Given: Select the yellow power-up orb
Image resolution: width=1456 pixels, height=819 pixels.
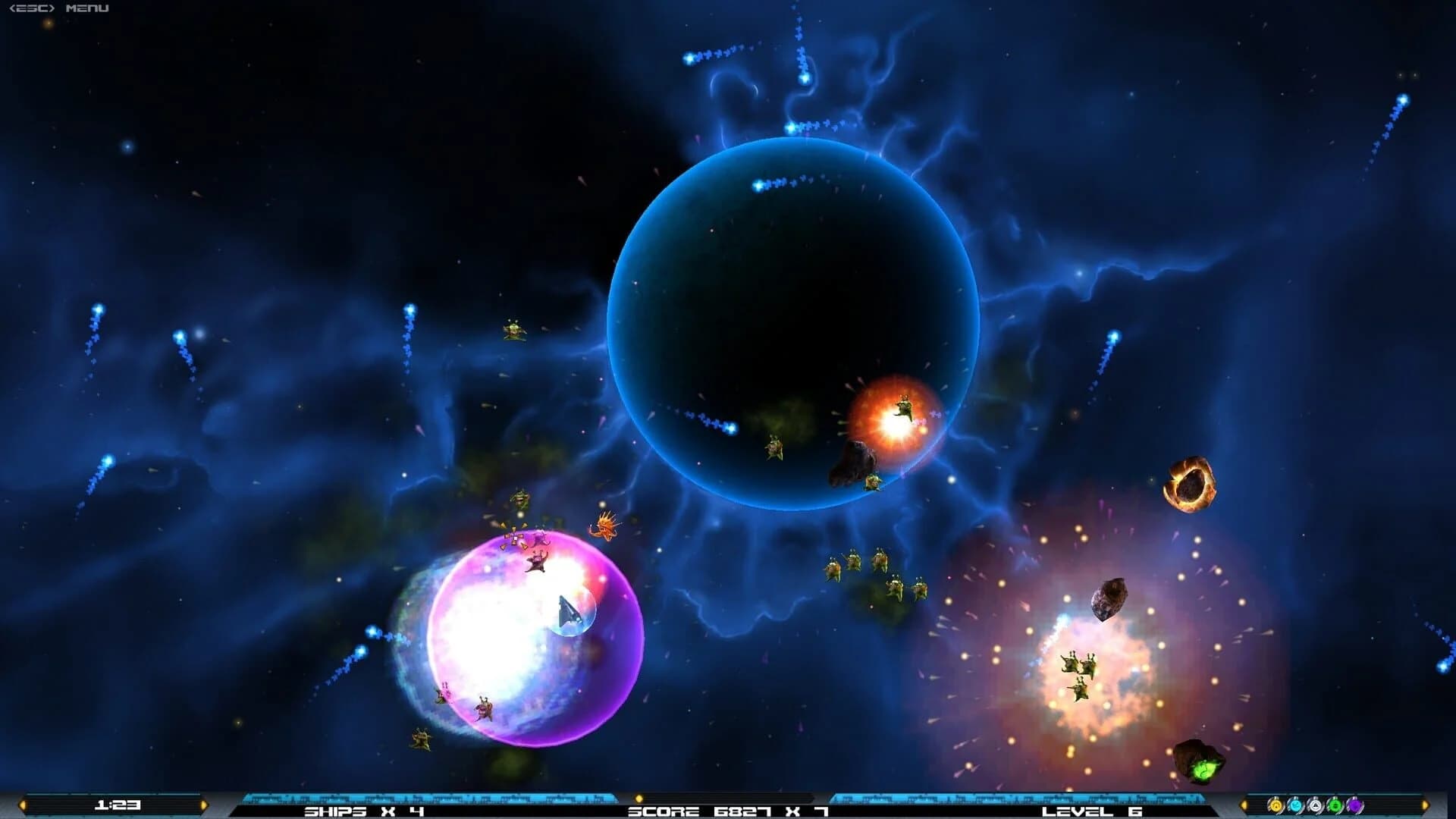Looking at the screenshot, I should [x=1276, y=805].
